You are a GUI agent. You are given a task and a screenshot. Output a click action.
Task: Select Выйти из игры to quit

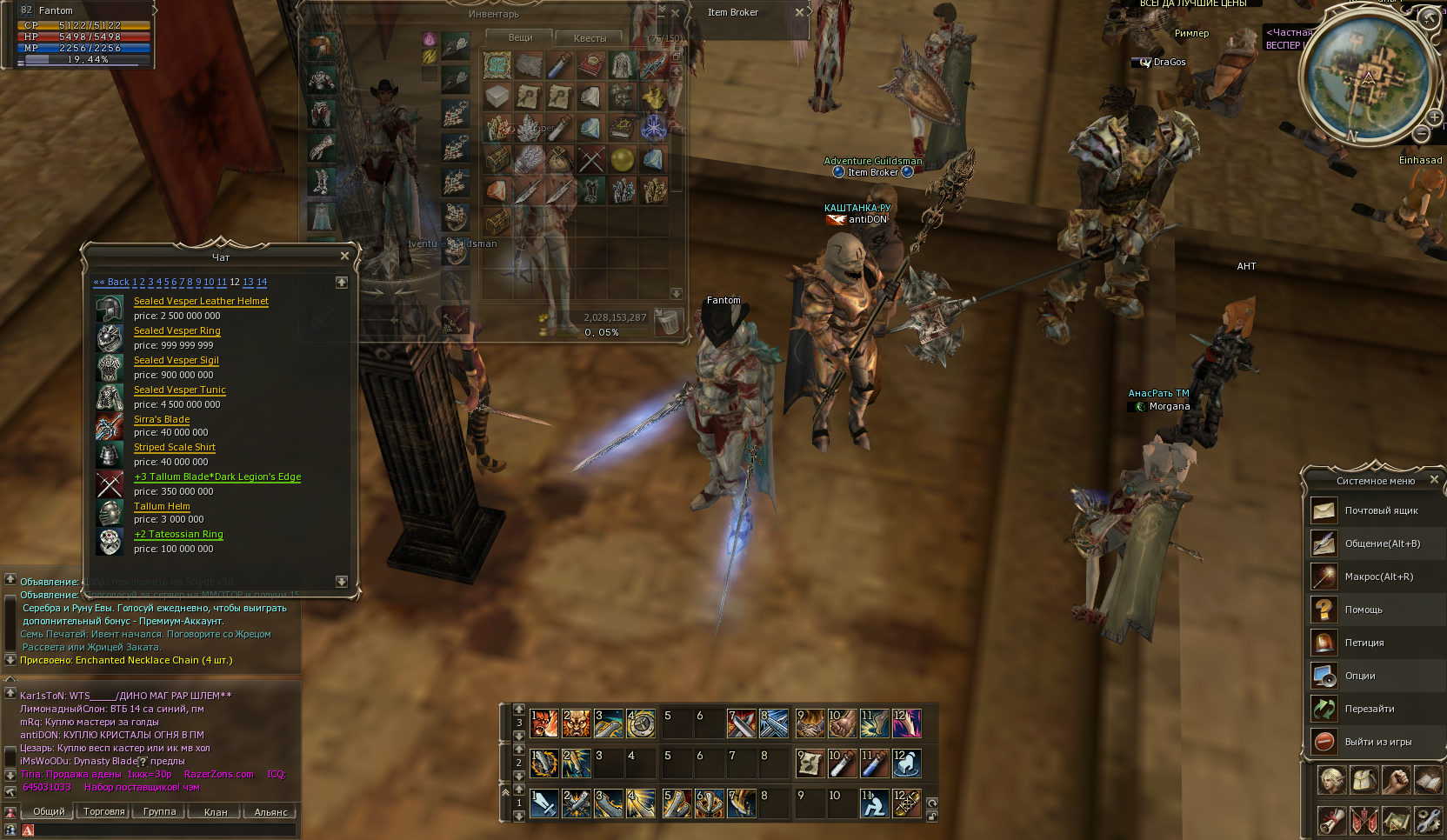click(x=1377, y=742)
